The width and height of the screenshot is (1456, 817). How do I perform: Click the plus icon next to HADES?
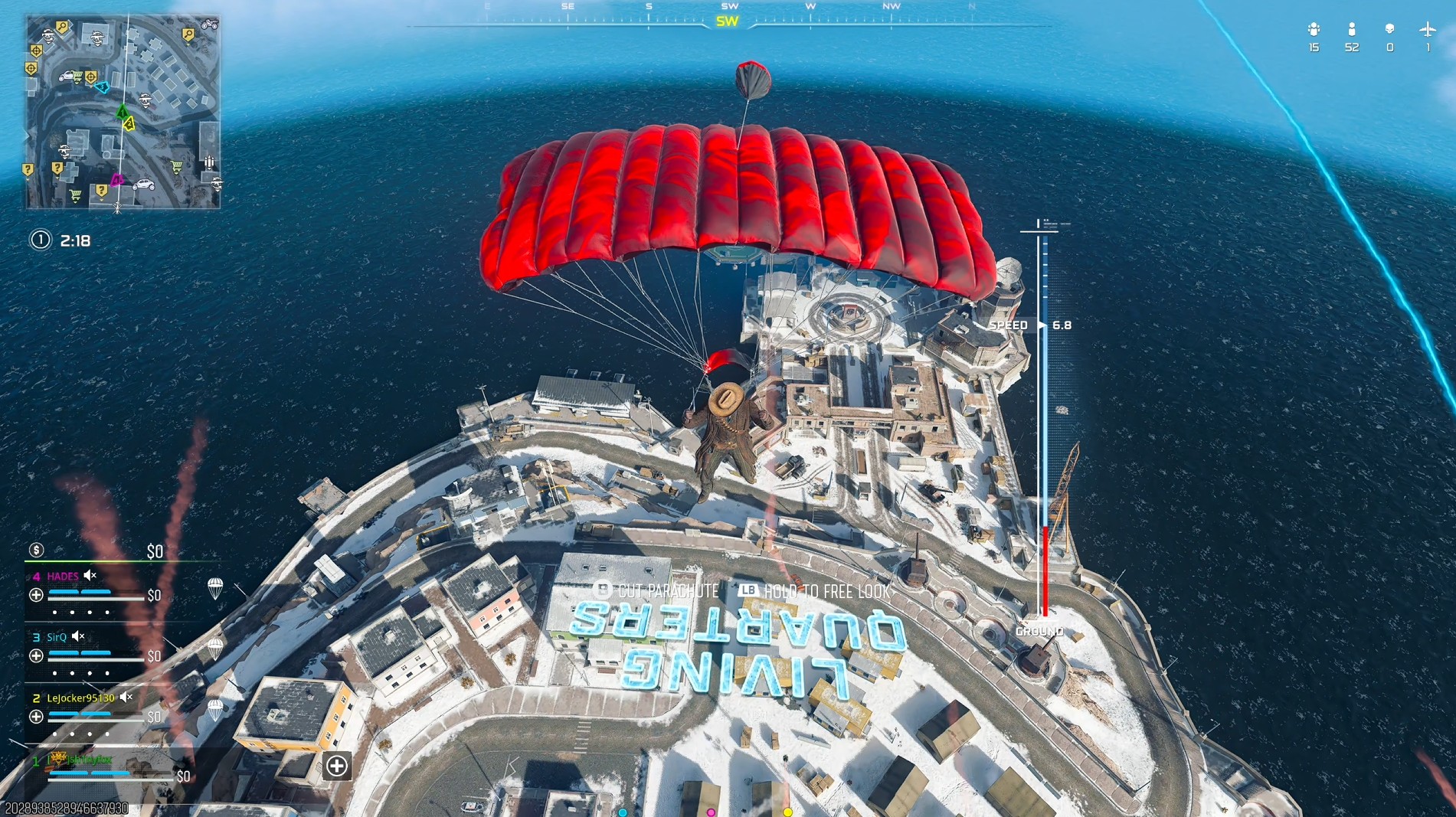click(35, 595)
